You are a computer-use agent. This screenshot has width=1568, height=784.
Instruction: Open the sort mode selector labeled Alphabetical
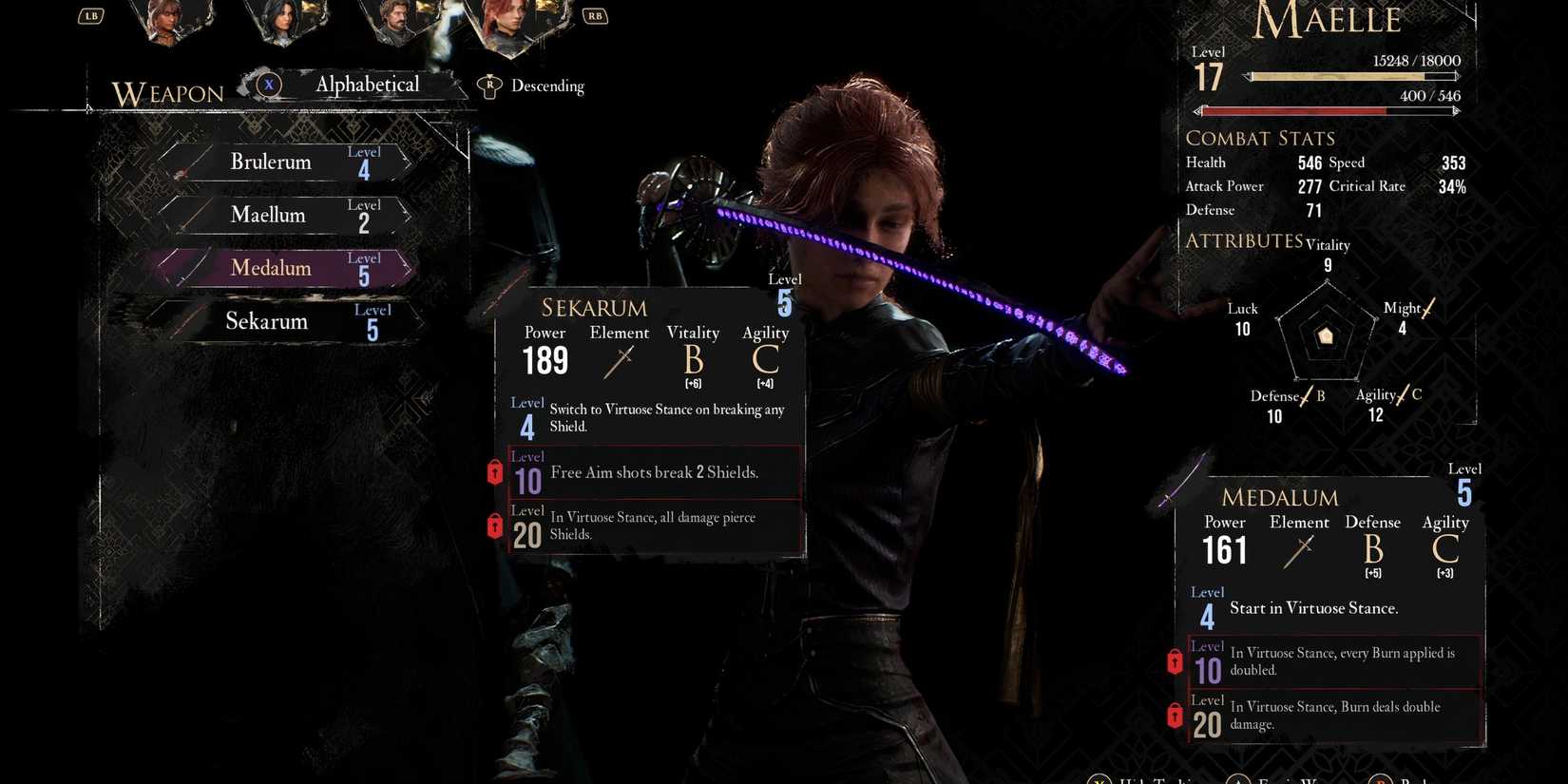coord(367,85)
